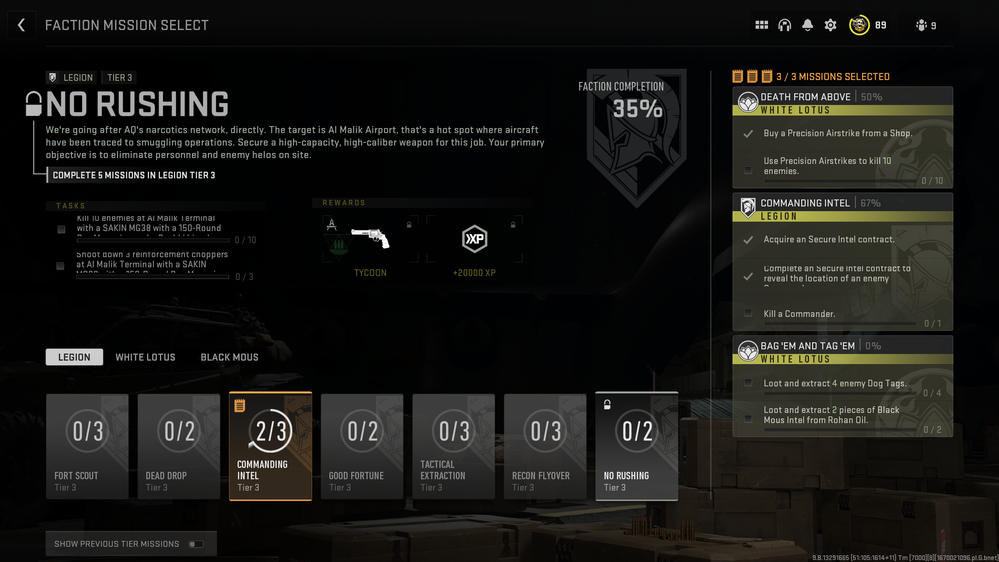Select the Legion faction tab
The image size is (999, 562).
click(74, 357)
